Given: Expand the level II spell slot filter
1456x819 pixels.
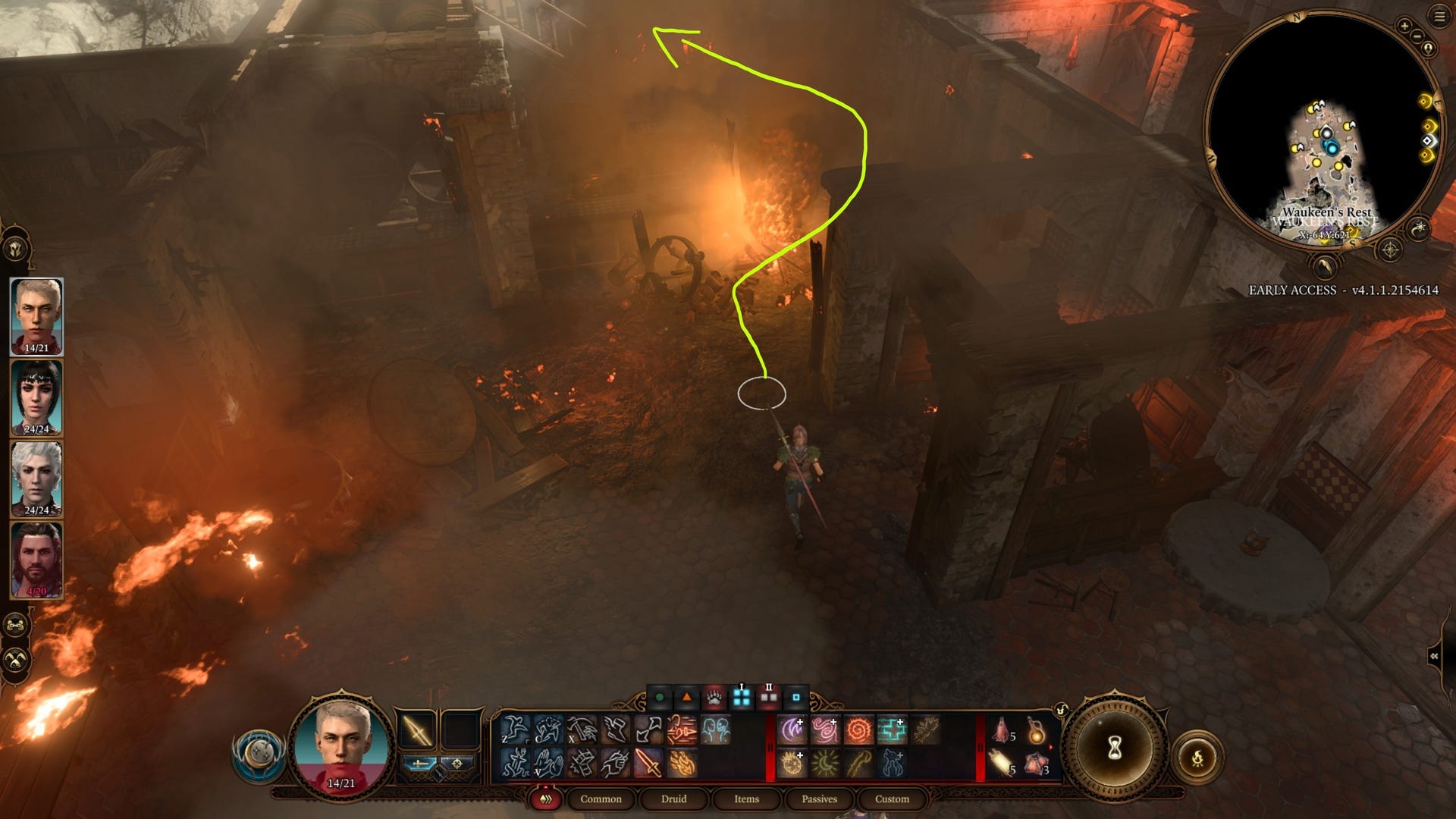Looking at the screenshot, I should (768, 697).
